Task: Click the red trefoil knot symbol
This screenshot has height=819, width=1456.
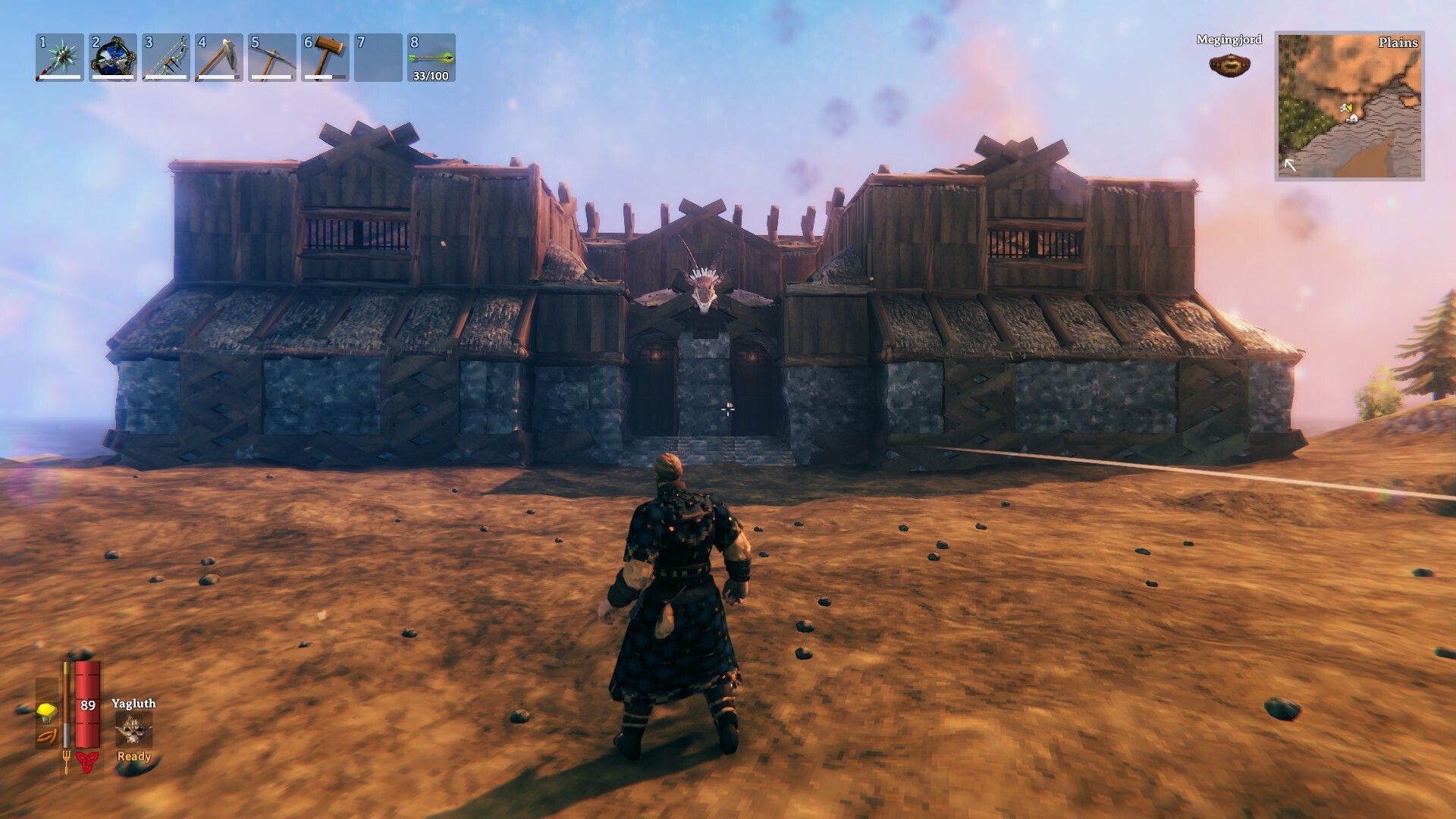Action: [87, 762]
